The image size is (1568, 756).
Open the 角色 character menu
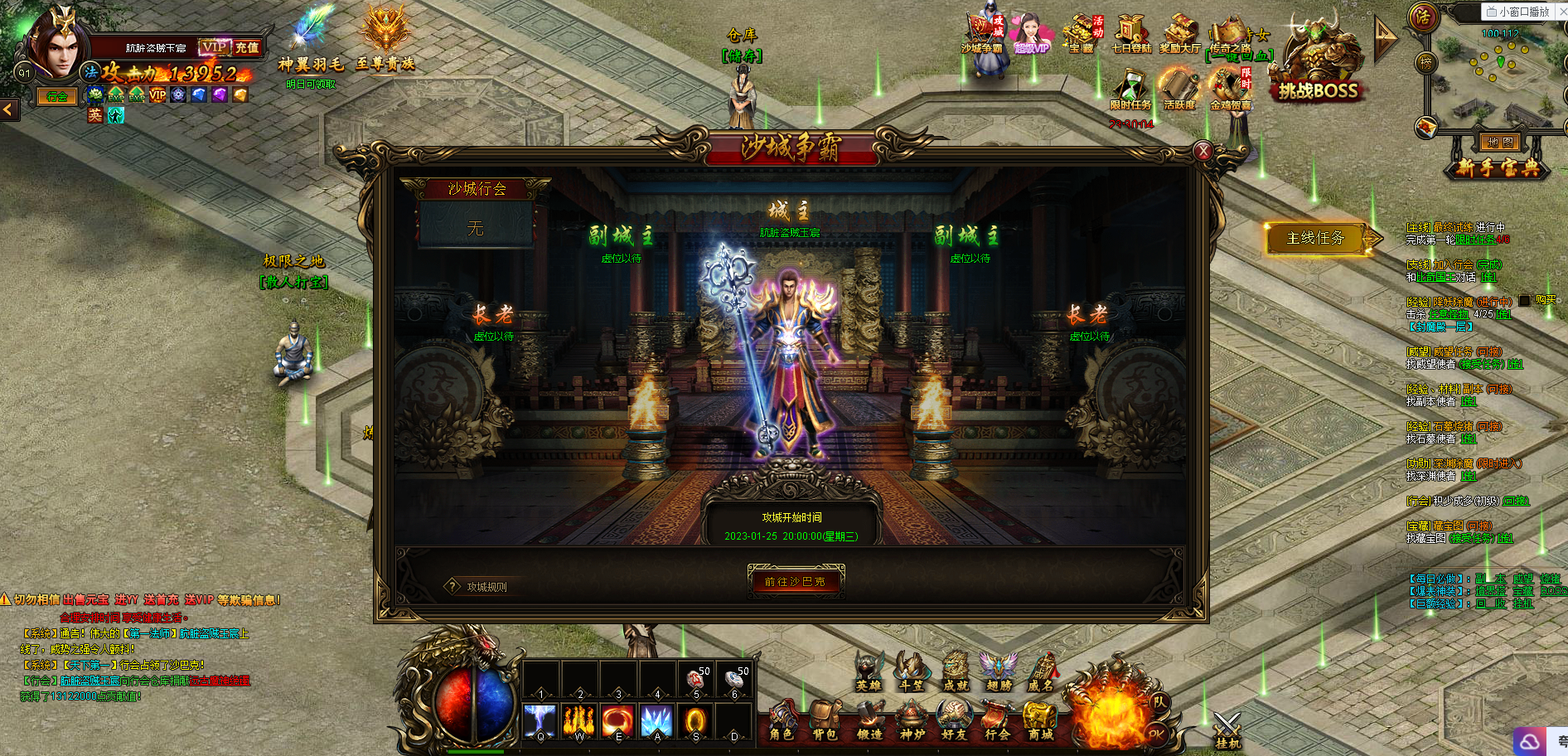point(782,720)
